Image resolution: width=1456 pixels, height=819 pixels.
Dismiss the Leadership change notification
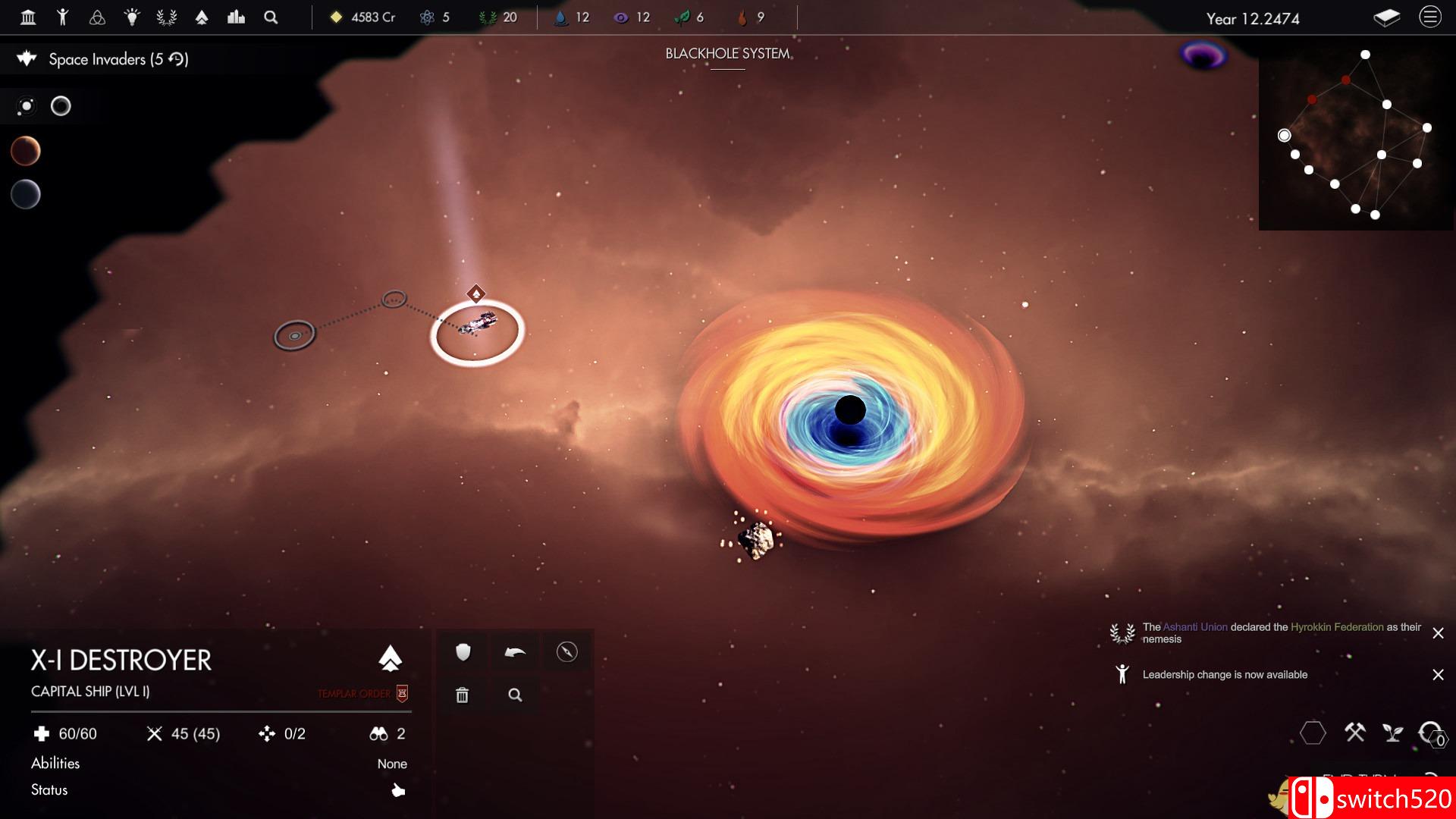point(1438,675)
